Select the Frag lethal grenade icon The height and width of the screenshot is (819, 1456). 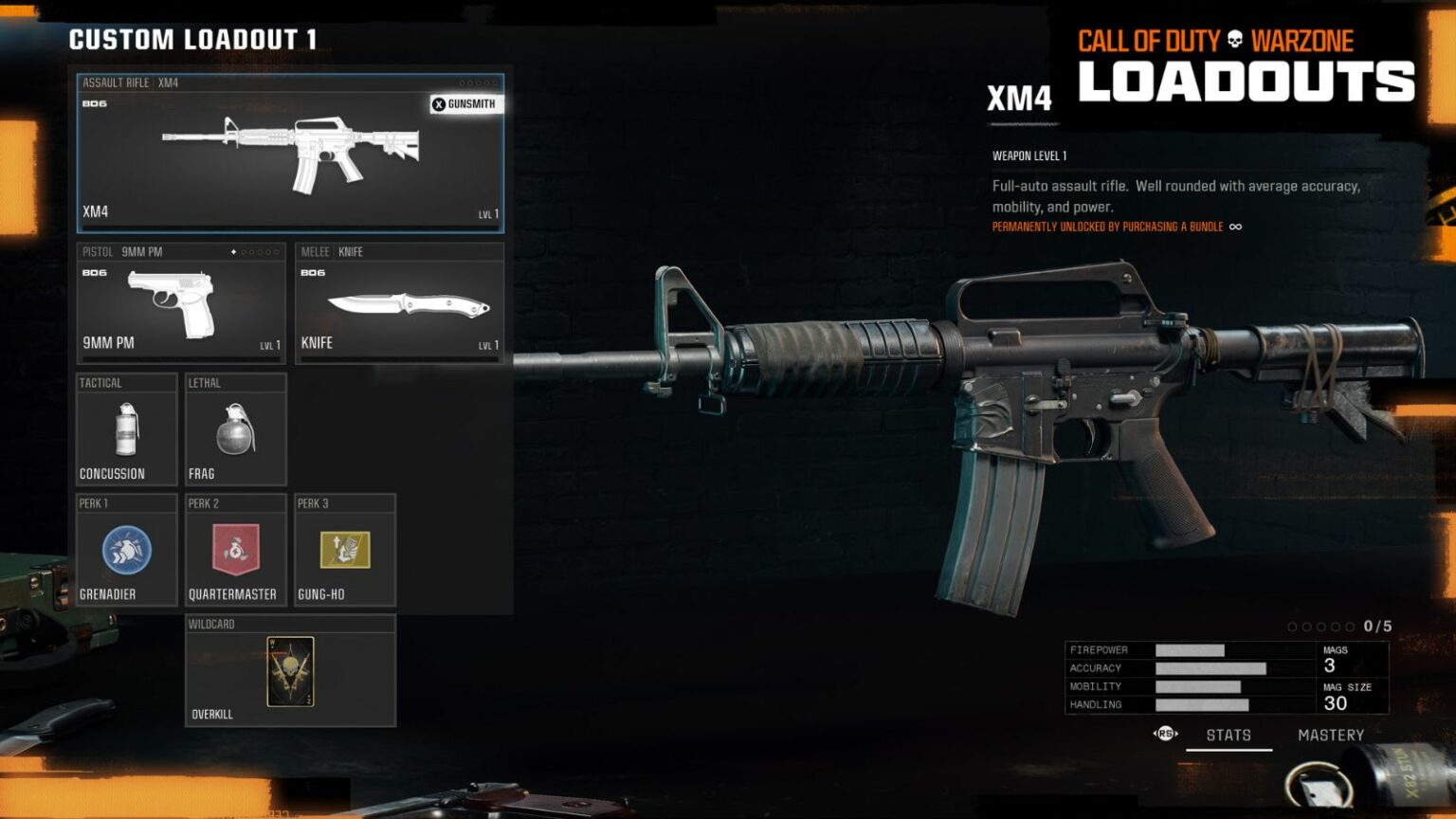click(x=233, y=431)
